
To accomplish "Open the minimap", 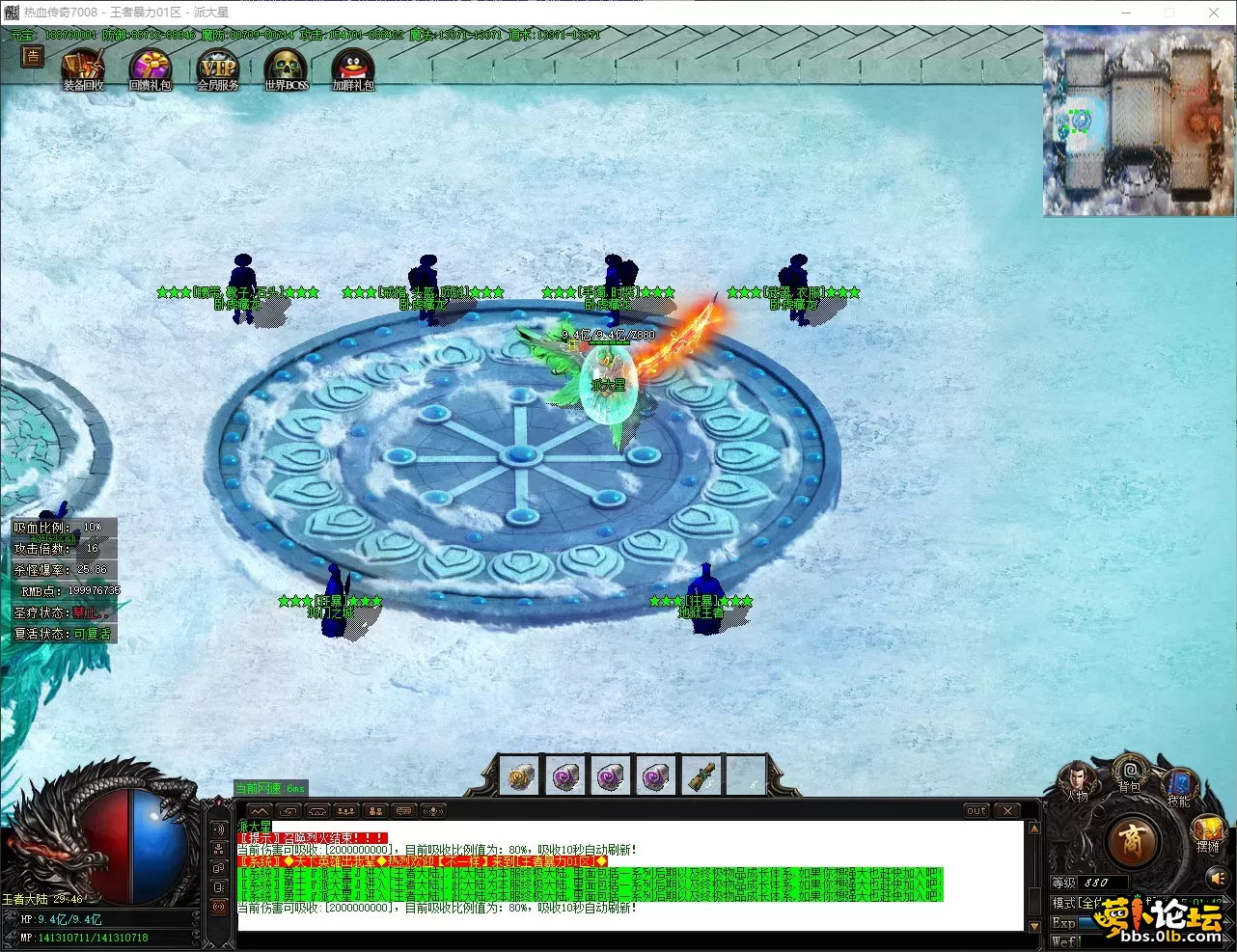I will (x=1139, y=122).
